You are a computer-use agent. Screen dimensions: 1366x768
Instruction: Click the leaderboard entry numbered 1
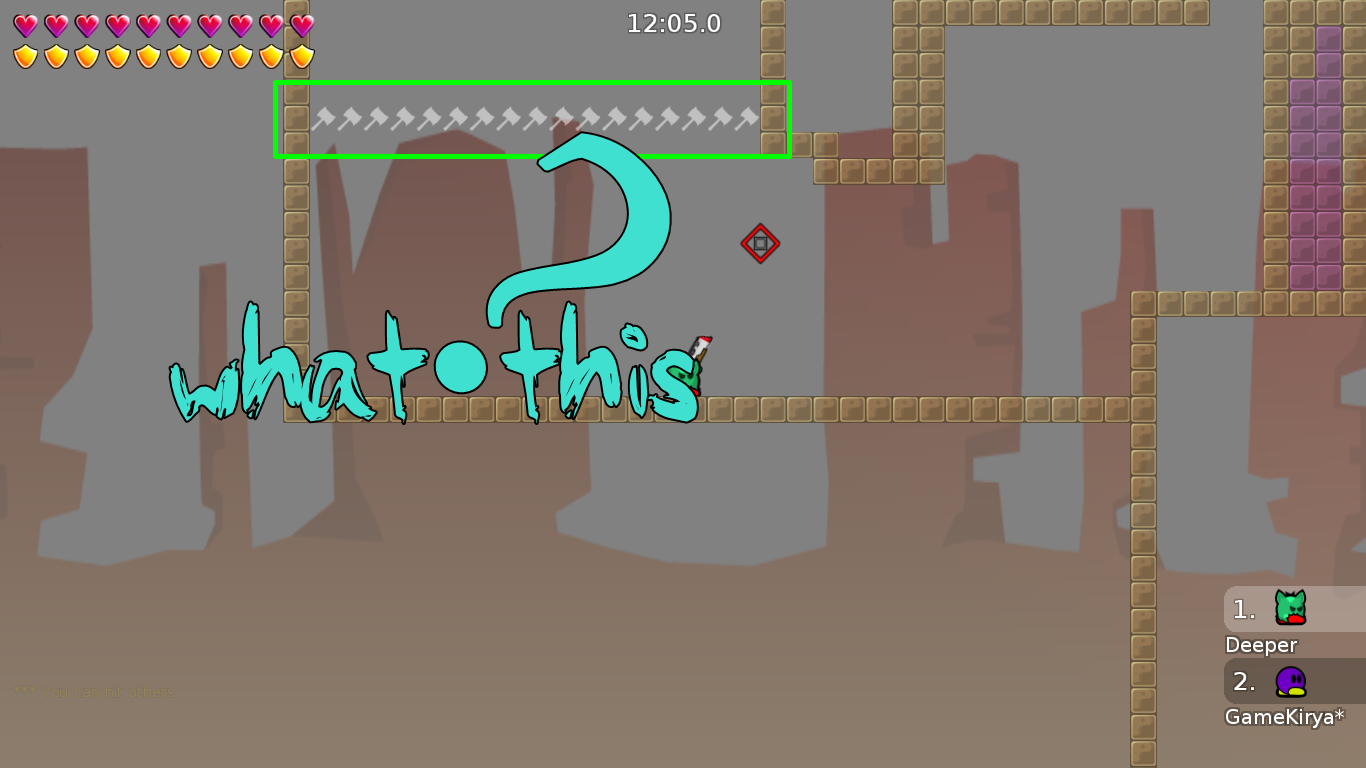1243,609
